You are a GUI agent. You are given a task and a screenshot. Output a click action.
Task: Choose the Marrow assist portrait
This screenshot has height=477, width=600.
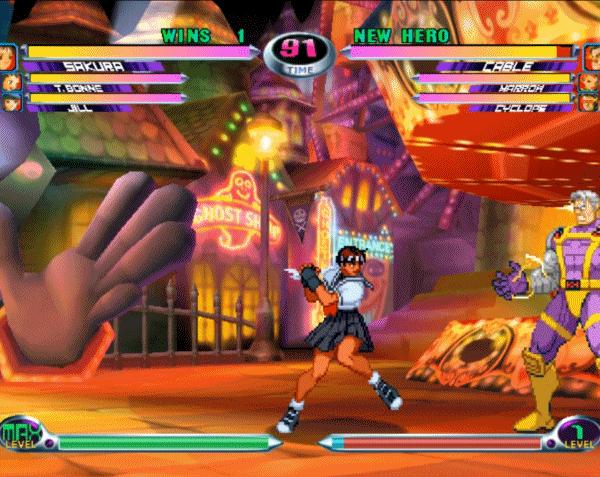589,80
